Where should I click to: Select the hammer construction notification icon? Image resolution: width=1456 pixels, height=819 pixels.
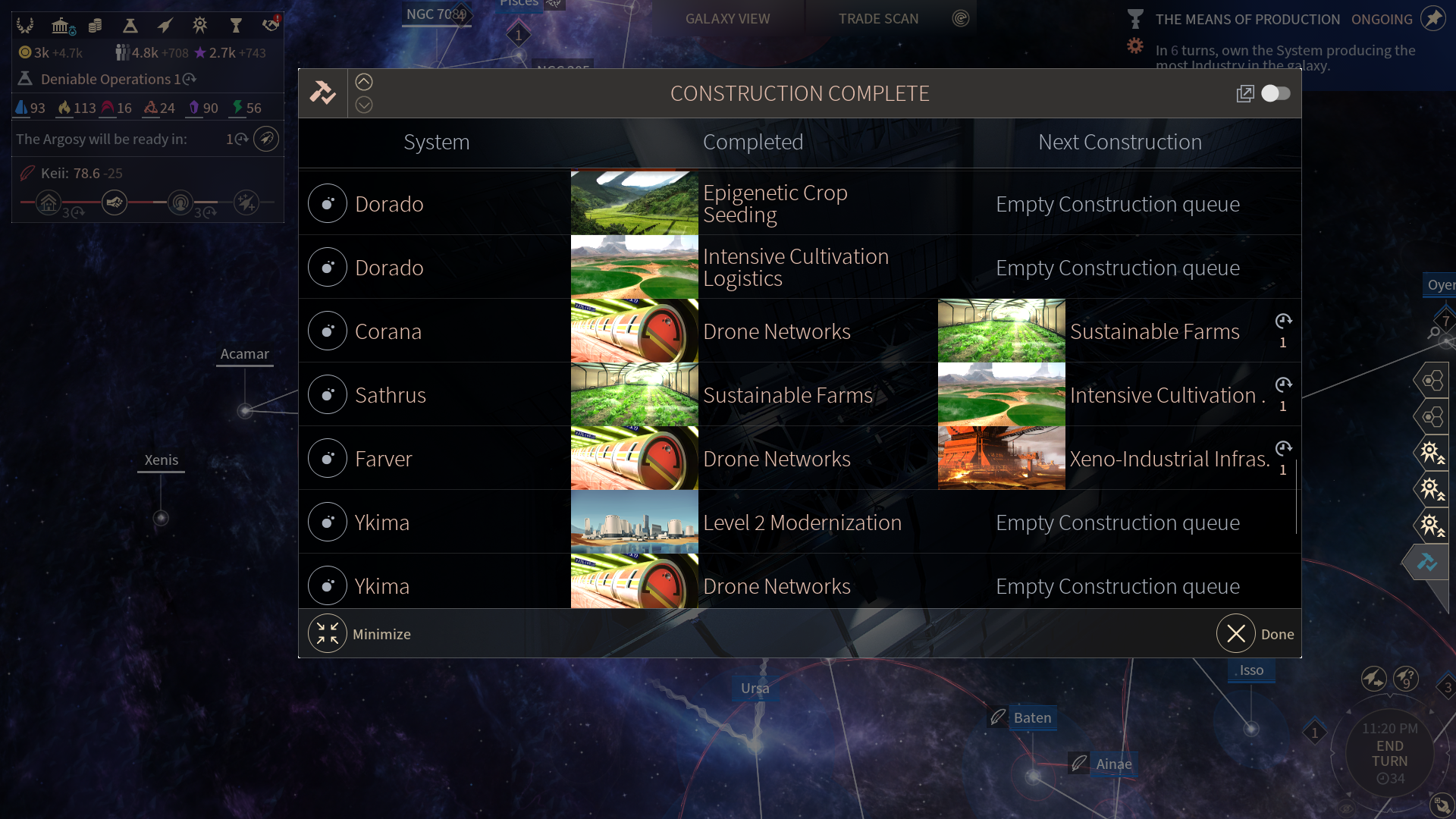[x=1426, y=562]
